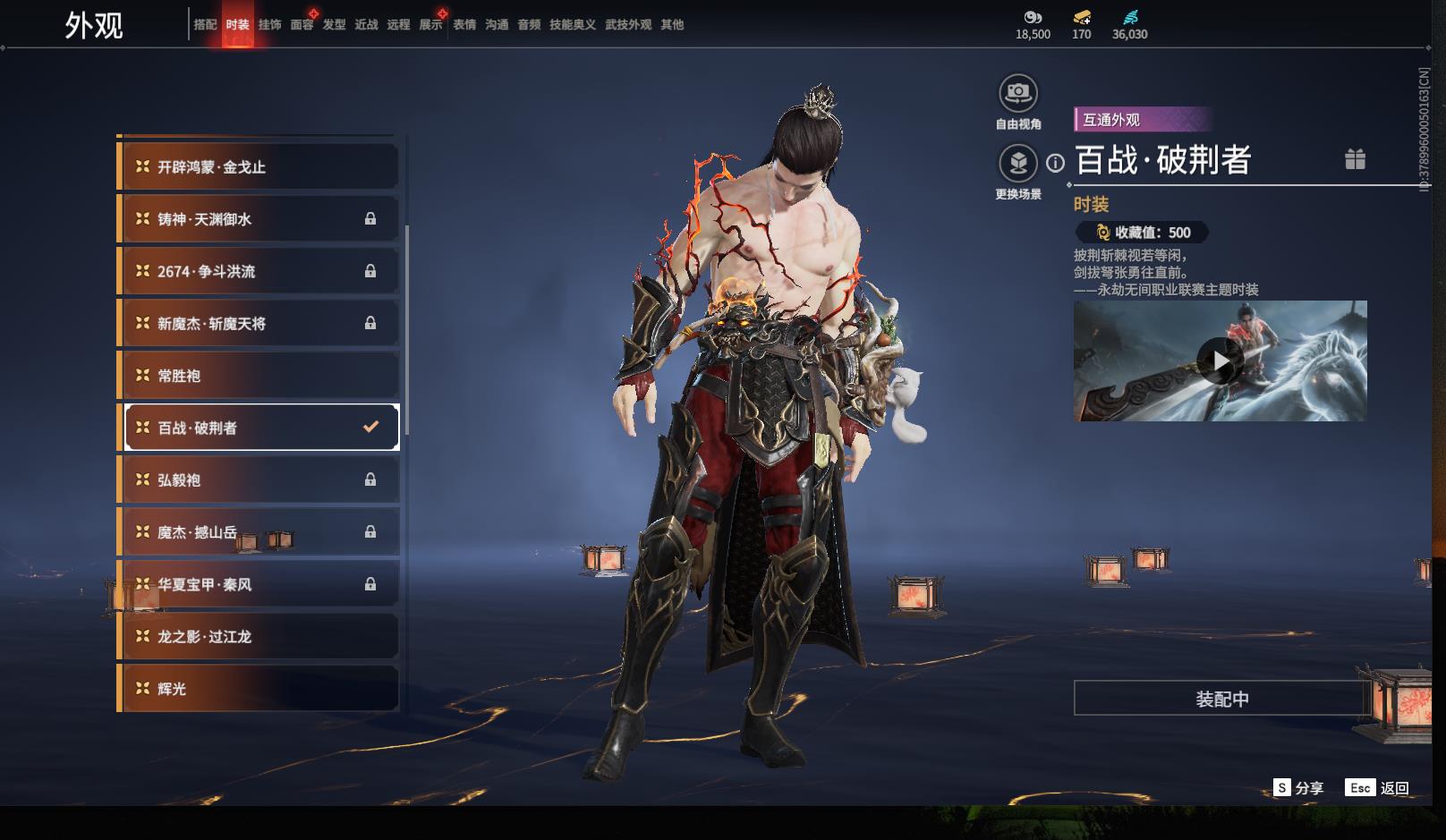Go back with the 返回 button

point(1378,788)
